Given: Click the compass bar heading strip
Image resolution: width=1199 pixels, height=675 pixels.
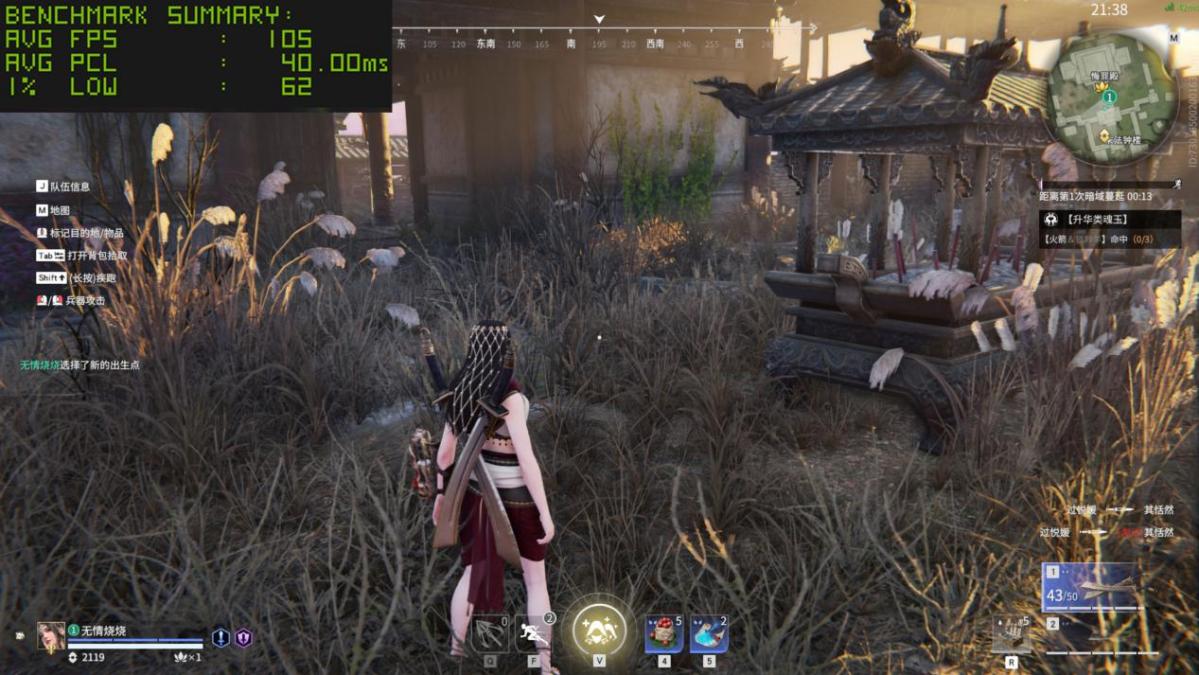Looking at the screenshot, I should [x=600, y=44].
